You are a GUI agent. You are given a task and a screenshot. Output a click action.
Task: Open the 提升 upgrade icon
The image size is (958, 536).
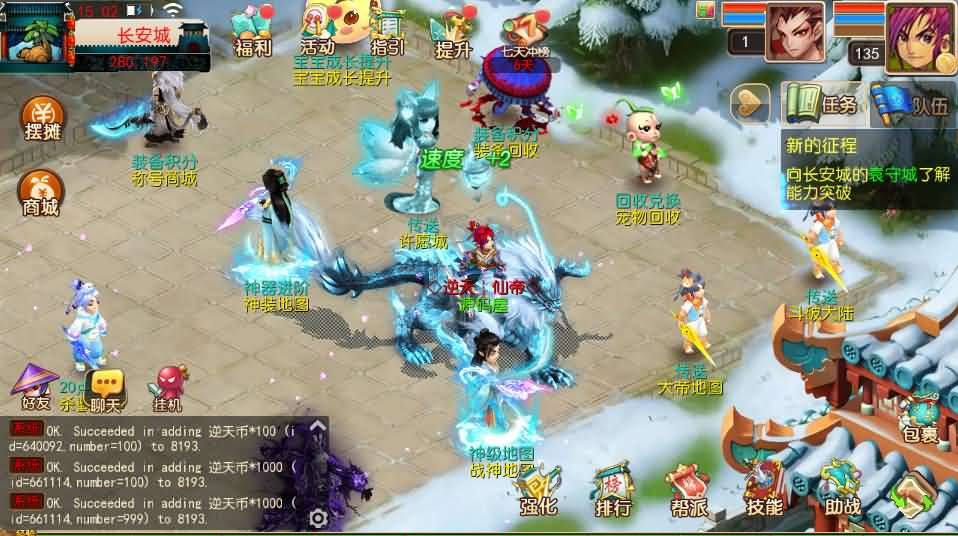(x=453, y=33)
